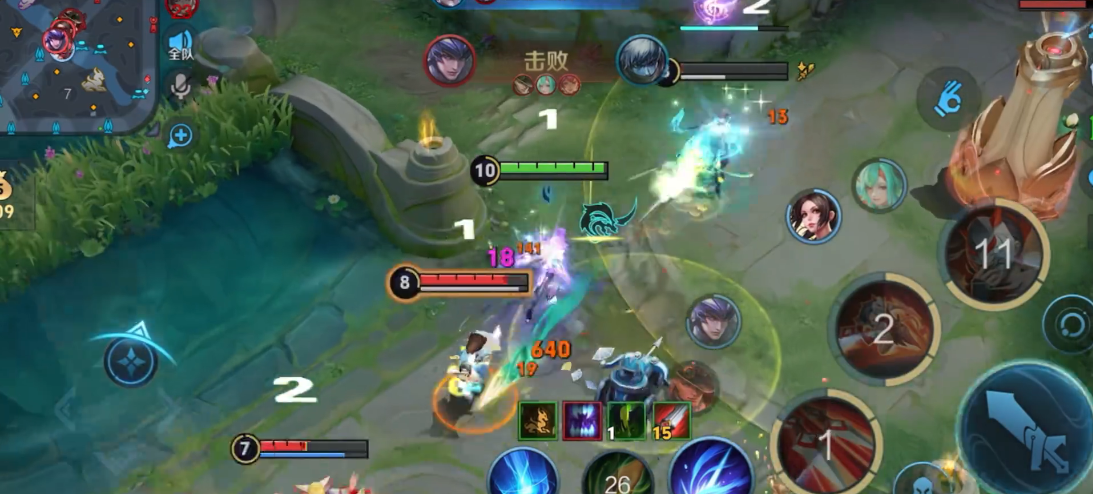This screenshot has width=1093, height=494.
Task: Use the bottom-left blue lightning ability
Action: [x=523, y=473]
